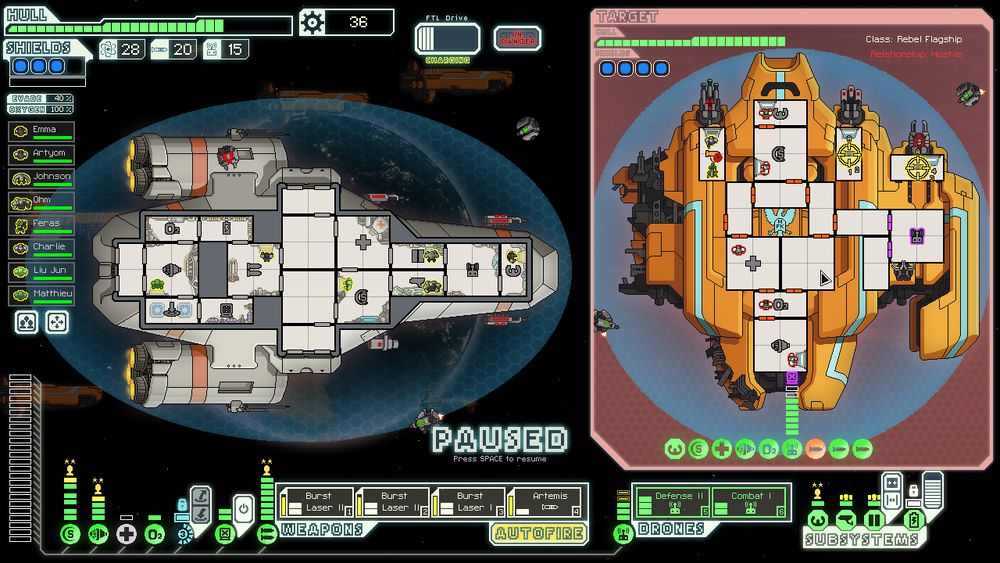This screenshot has width=1000, height=563.
Task: Power the medbay system icon
Action: [126, 534]
